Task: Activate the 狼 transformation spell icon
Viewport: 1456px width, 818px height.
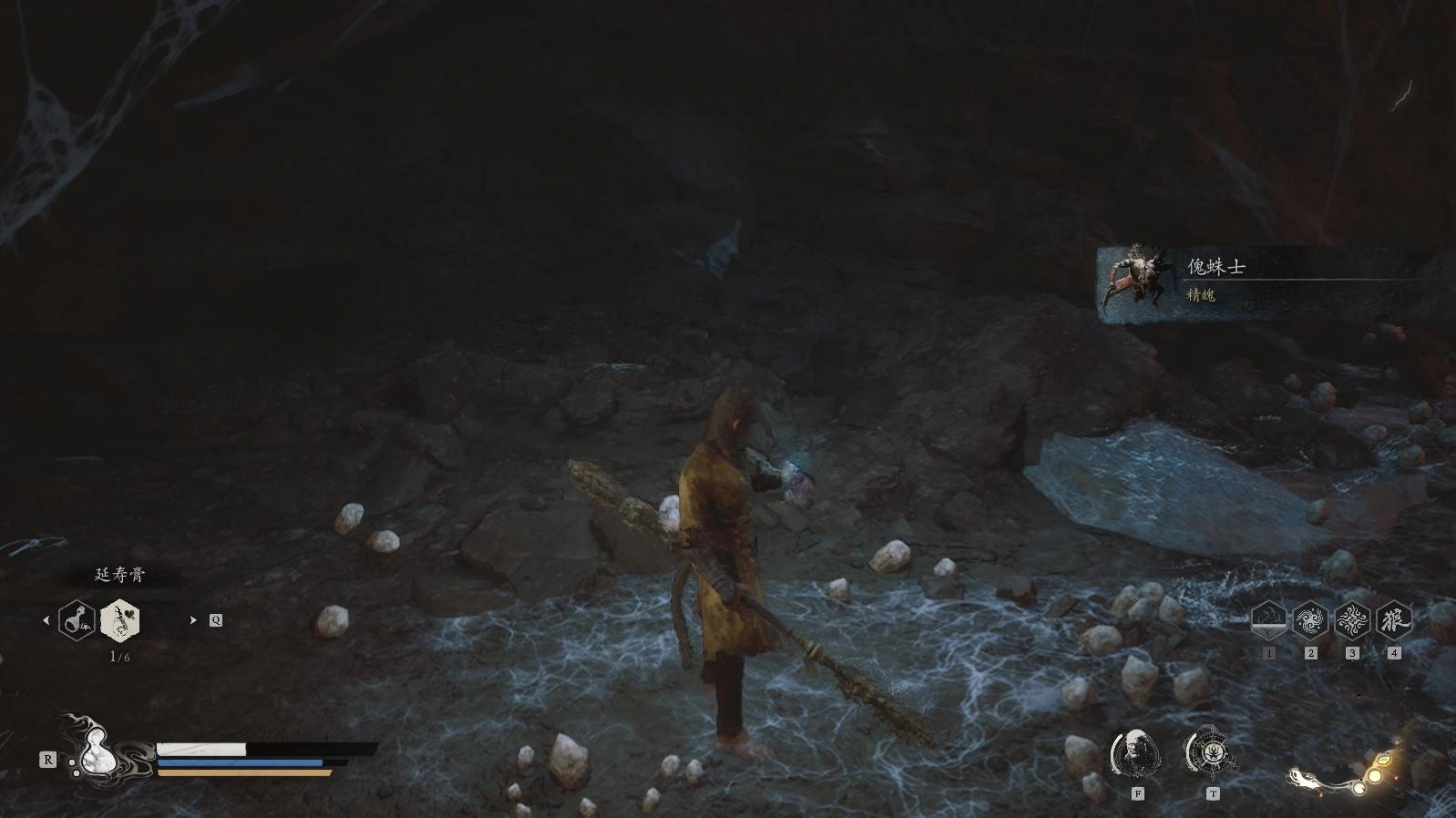Action: click(1393, 620)
